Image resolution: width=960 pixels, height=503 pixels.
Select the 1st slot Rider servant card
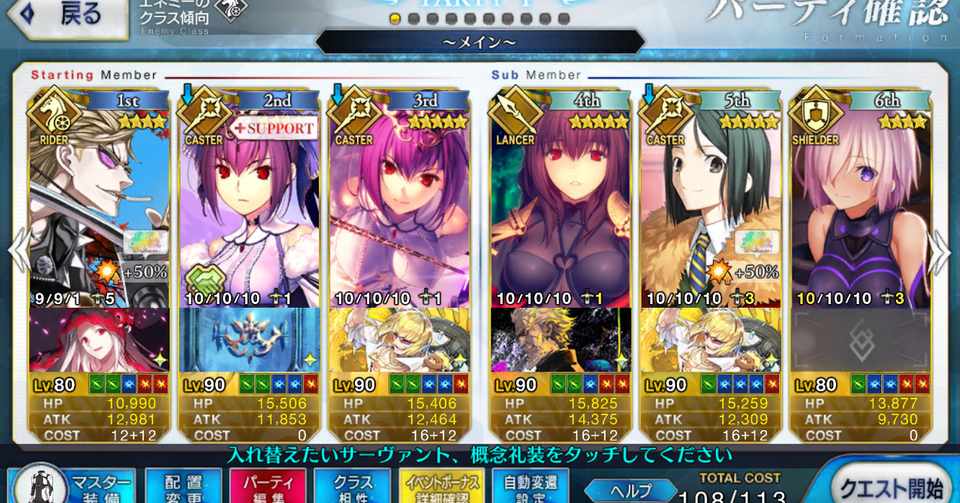tap(100, 200)
